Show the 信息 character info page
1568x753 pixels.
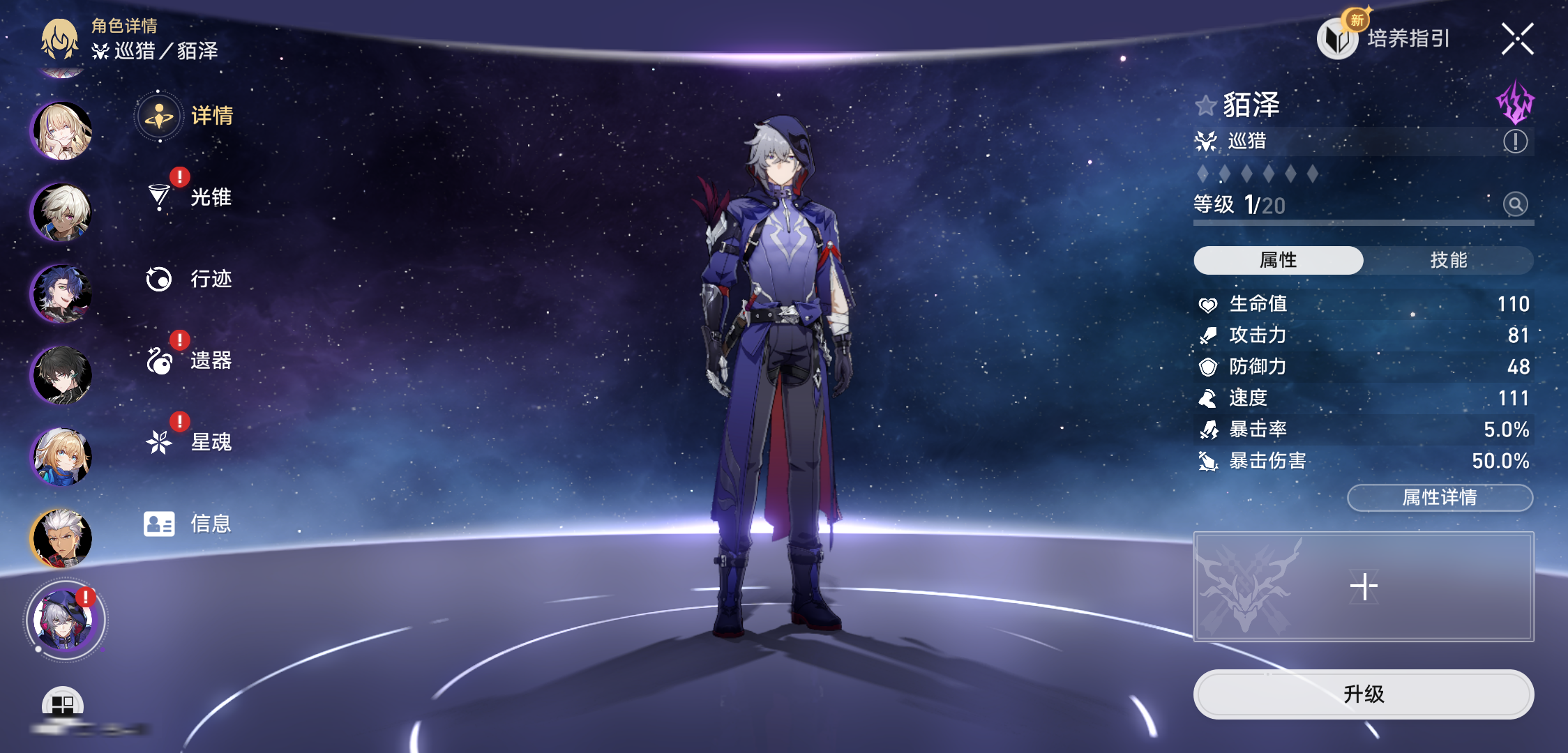[x=188, y=524]
